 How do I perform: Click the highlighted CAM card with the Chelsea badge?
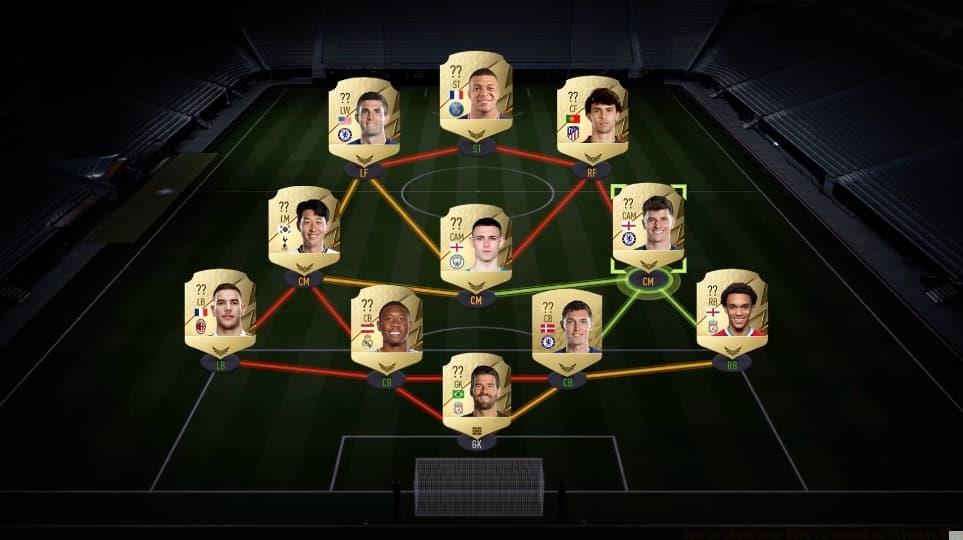pos(648,227)
